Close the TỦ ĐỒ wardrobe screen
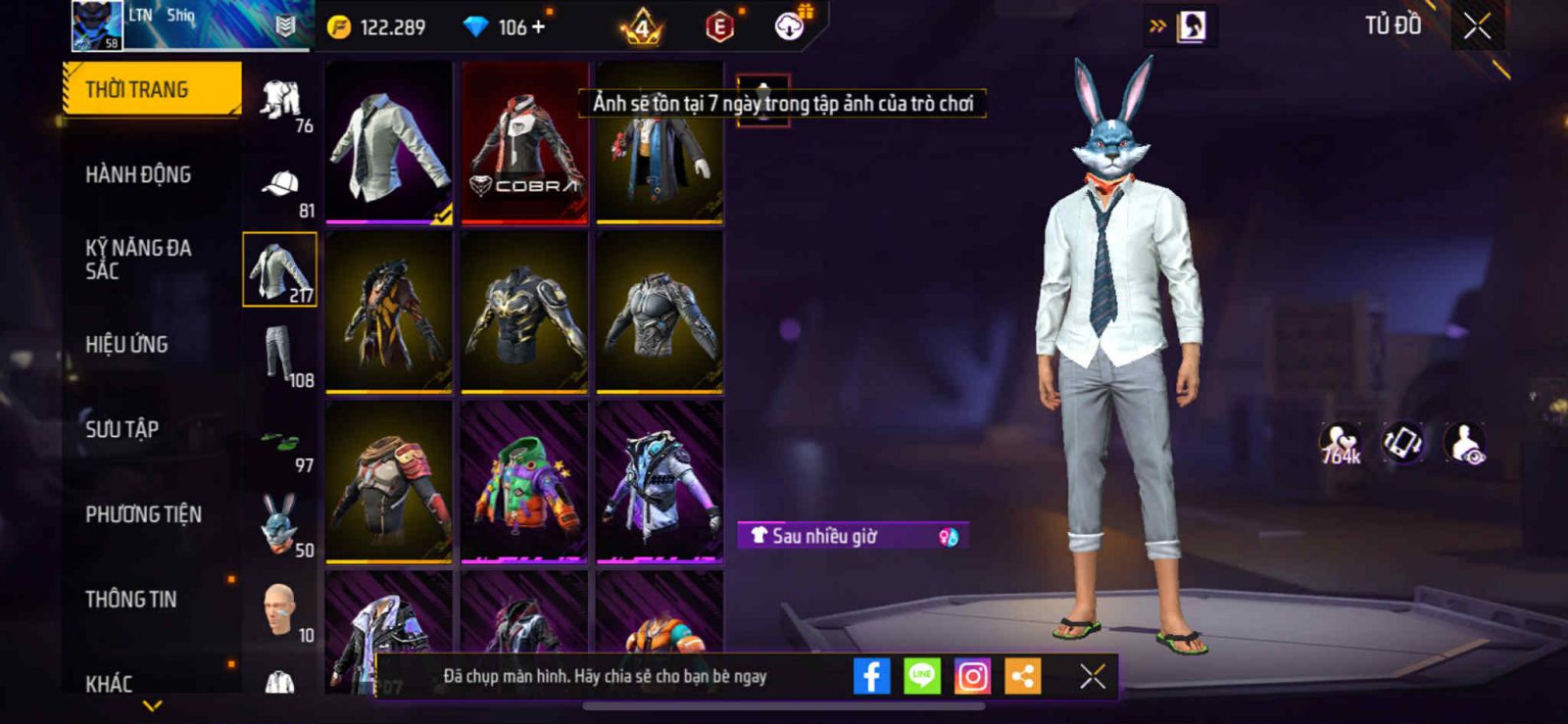 [1477, 26]
